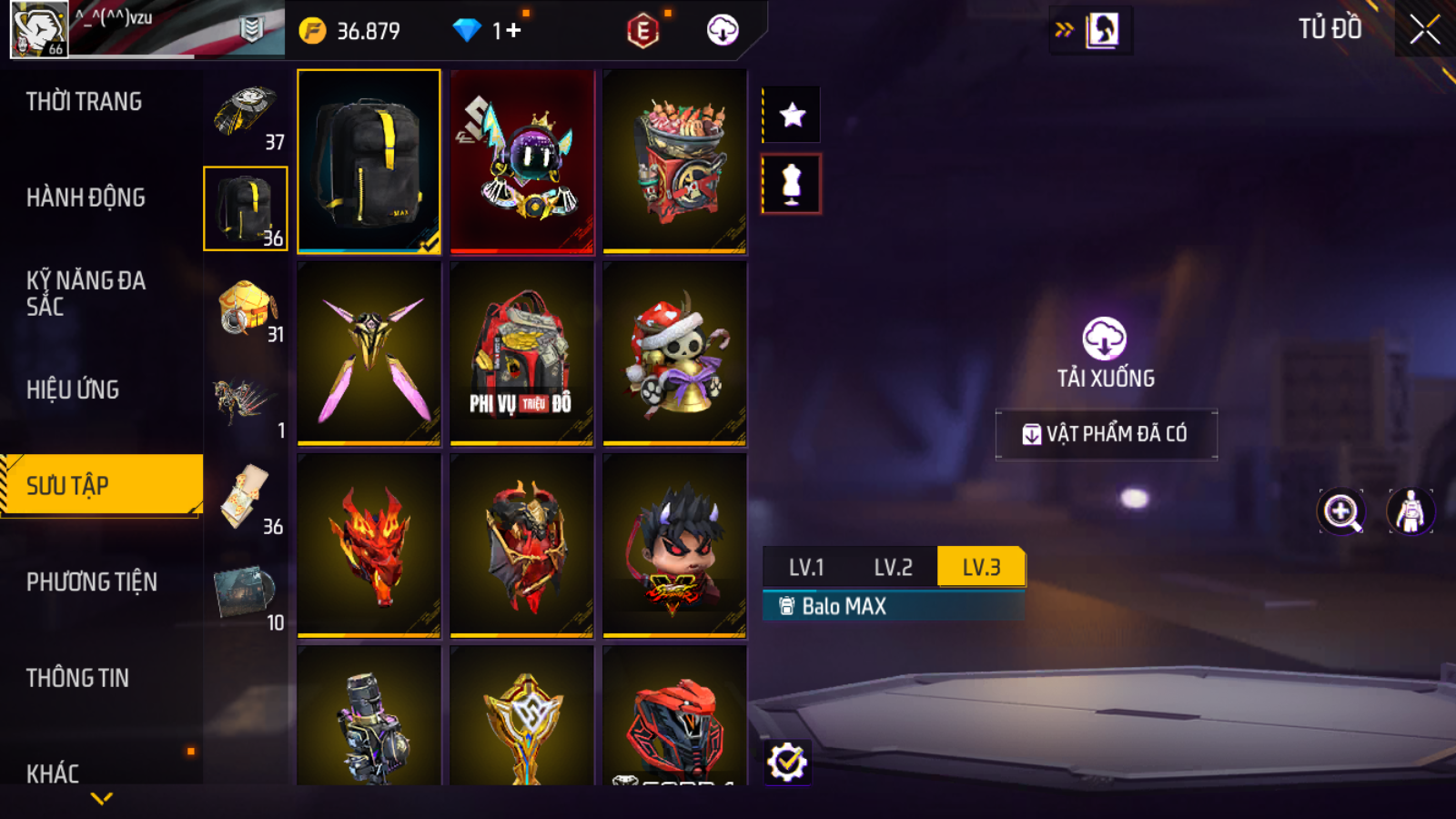The width and height of the screenshot is (1456, 819).
Task: Open the THÔNG TIN category
Action: click(77, 678)
